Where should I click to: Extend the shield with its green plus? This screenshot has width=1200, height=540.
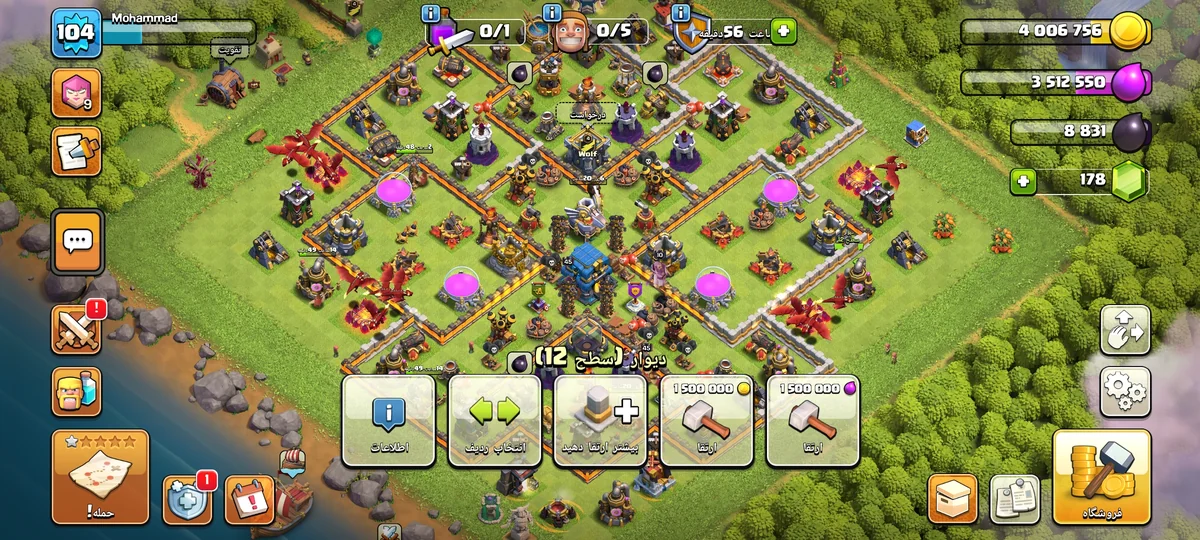[x=782, y=32]
